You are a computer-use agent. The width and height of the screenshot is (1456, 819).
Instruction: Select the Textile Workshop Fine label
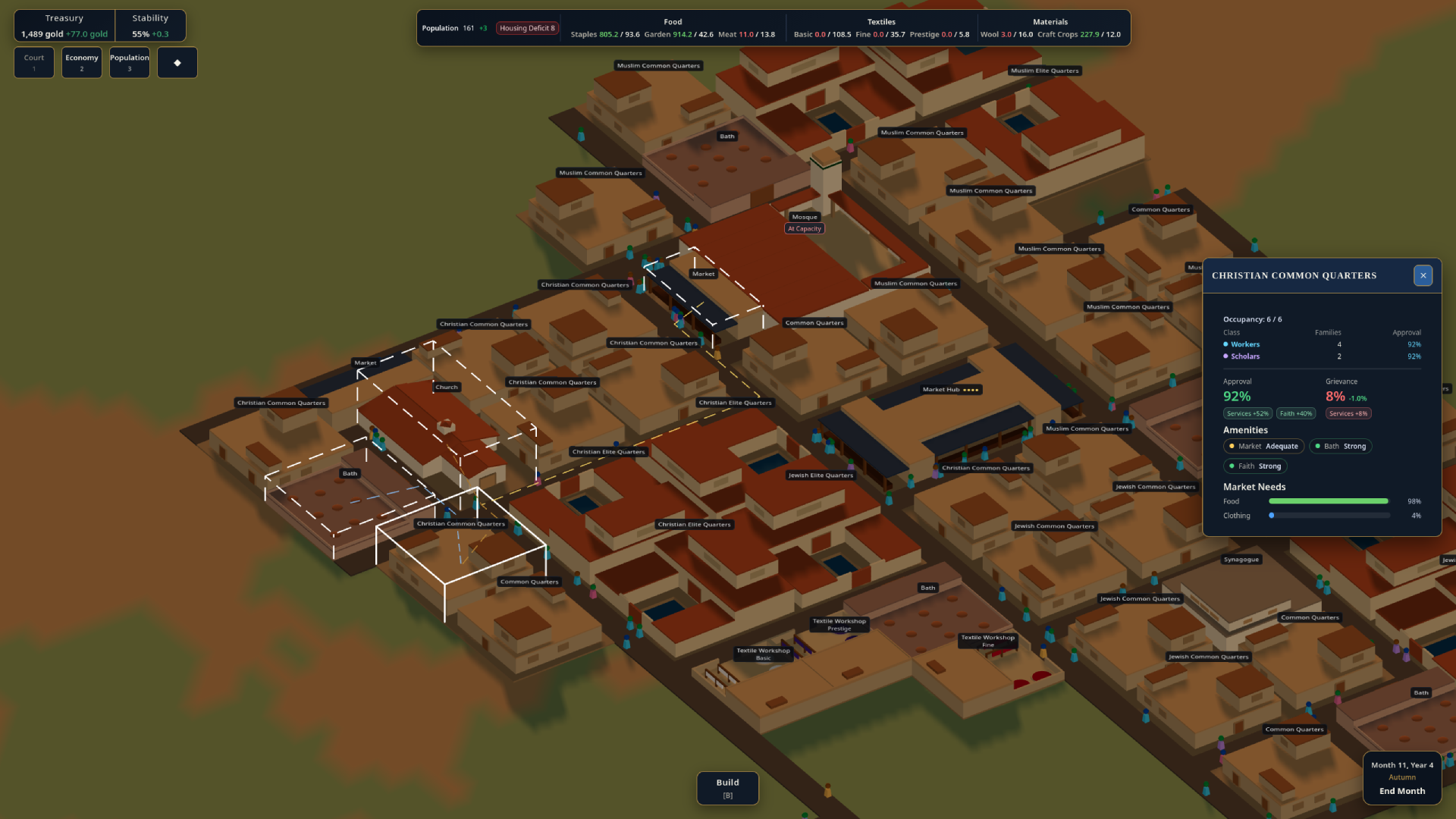click(988, 641)
